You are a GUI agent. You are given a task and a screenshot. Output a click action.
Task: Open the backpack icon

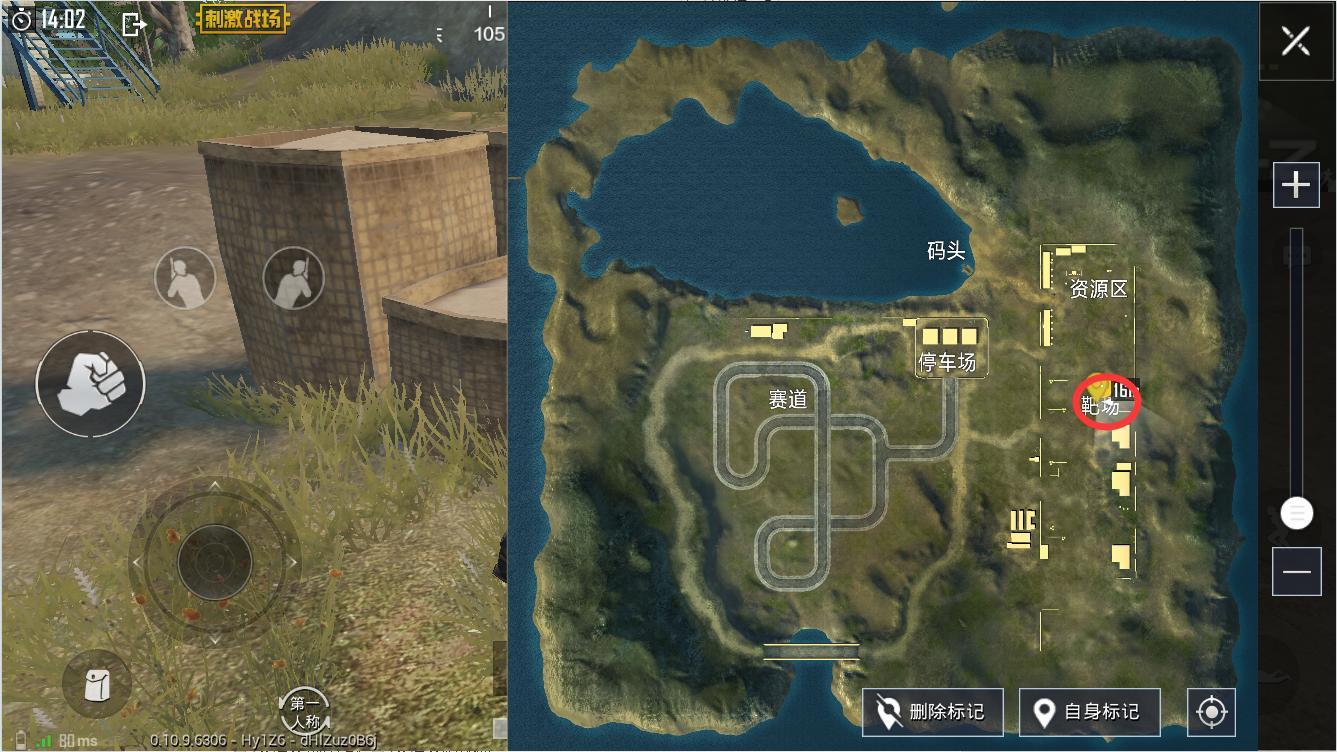[x=96, y=685]
